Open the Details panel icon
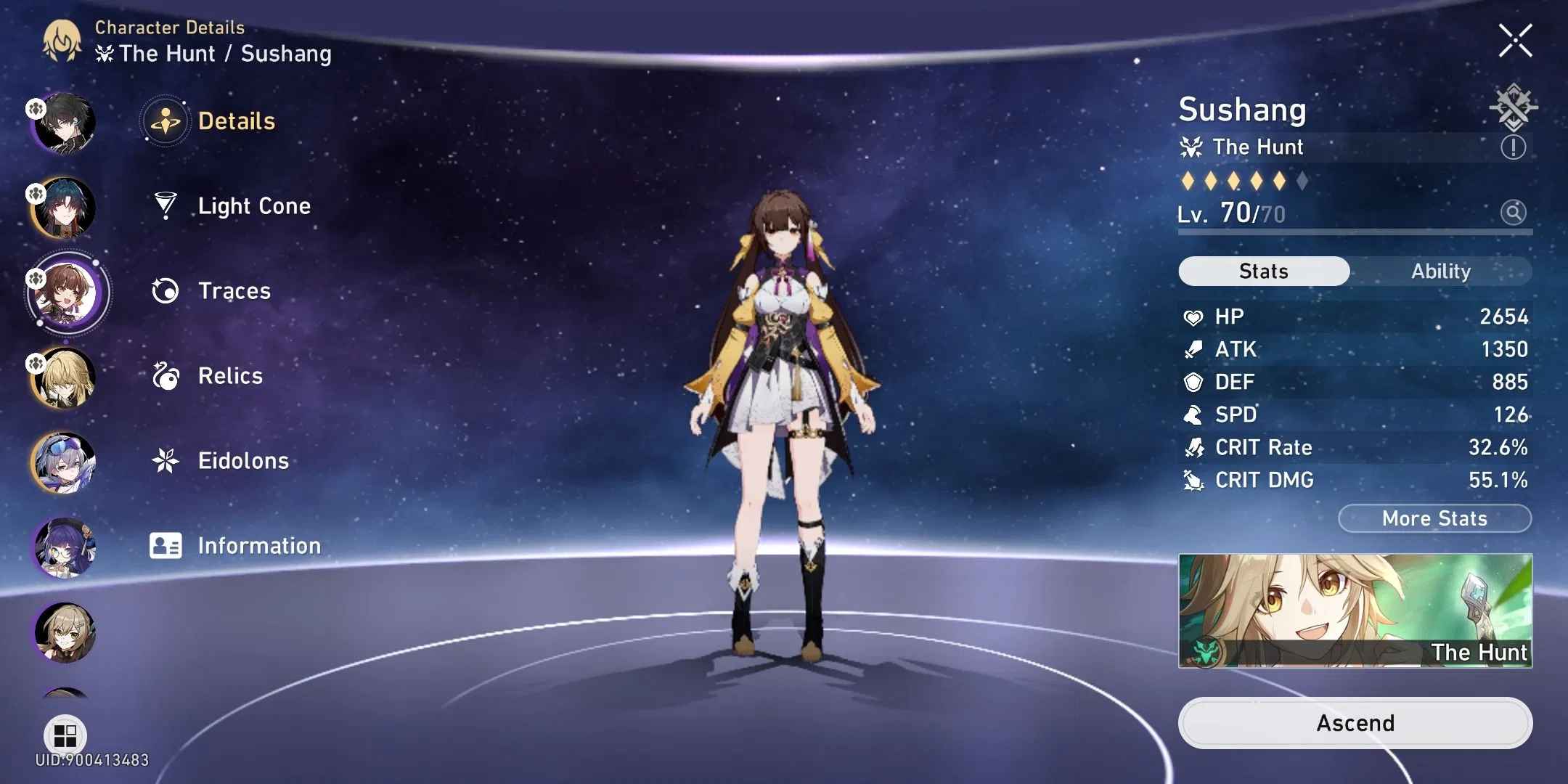 tap(167, 121)
